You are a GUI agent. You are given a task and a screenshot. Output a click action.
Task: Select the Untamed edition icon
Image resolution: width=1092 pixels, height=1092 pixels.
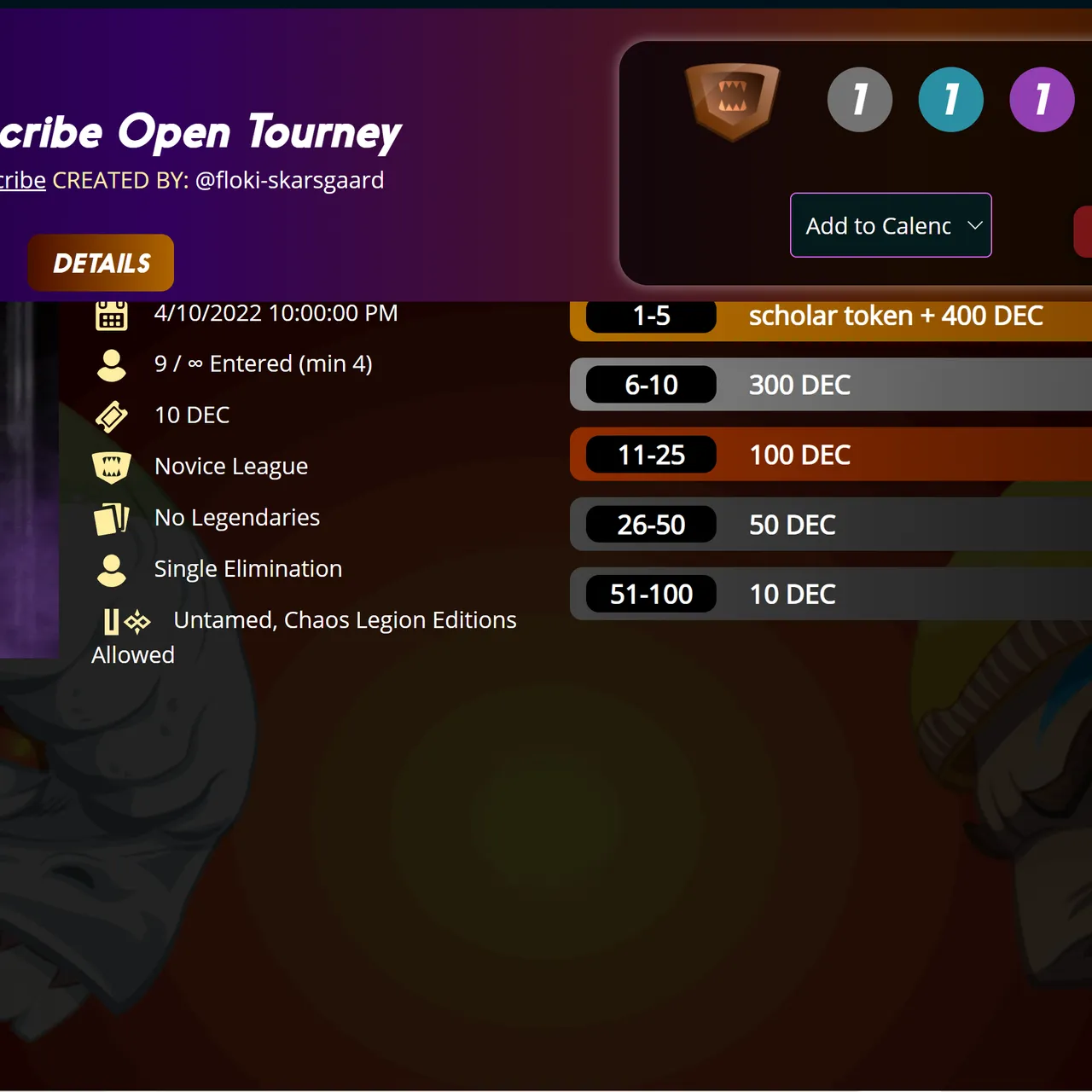coord(112,621)
